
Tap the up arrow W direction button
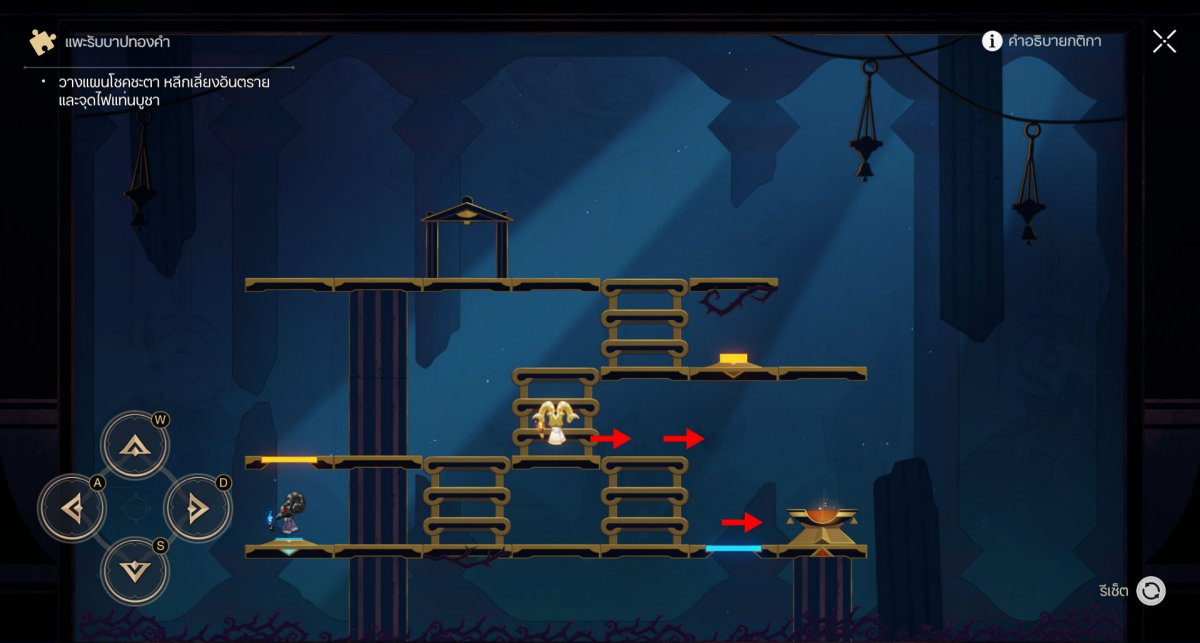click(134, 445)
